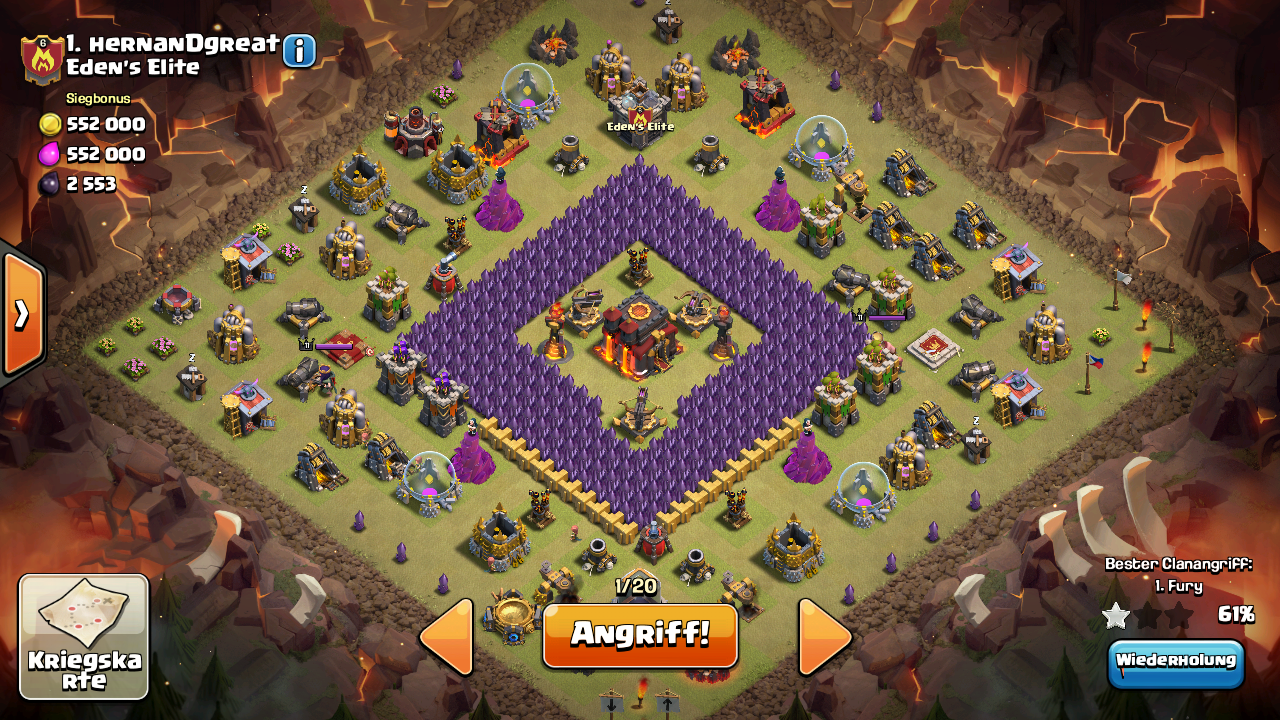Watch the Wiederholung replay
This screenshot has height=720, width=1280.
1175,661
